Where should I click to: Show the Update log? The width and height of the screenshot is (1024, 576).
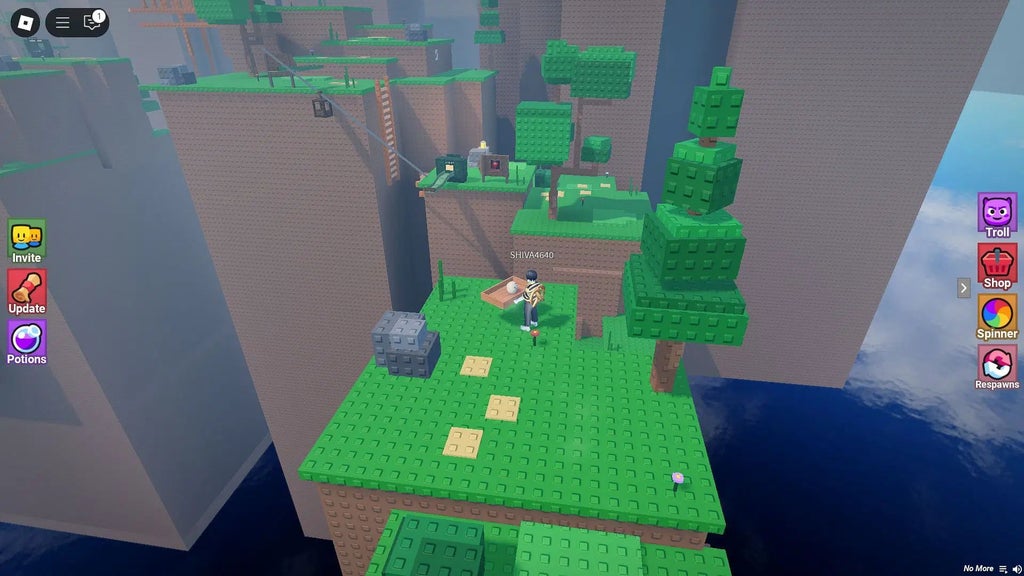tap(27, 291)
